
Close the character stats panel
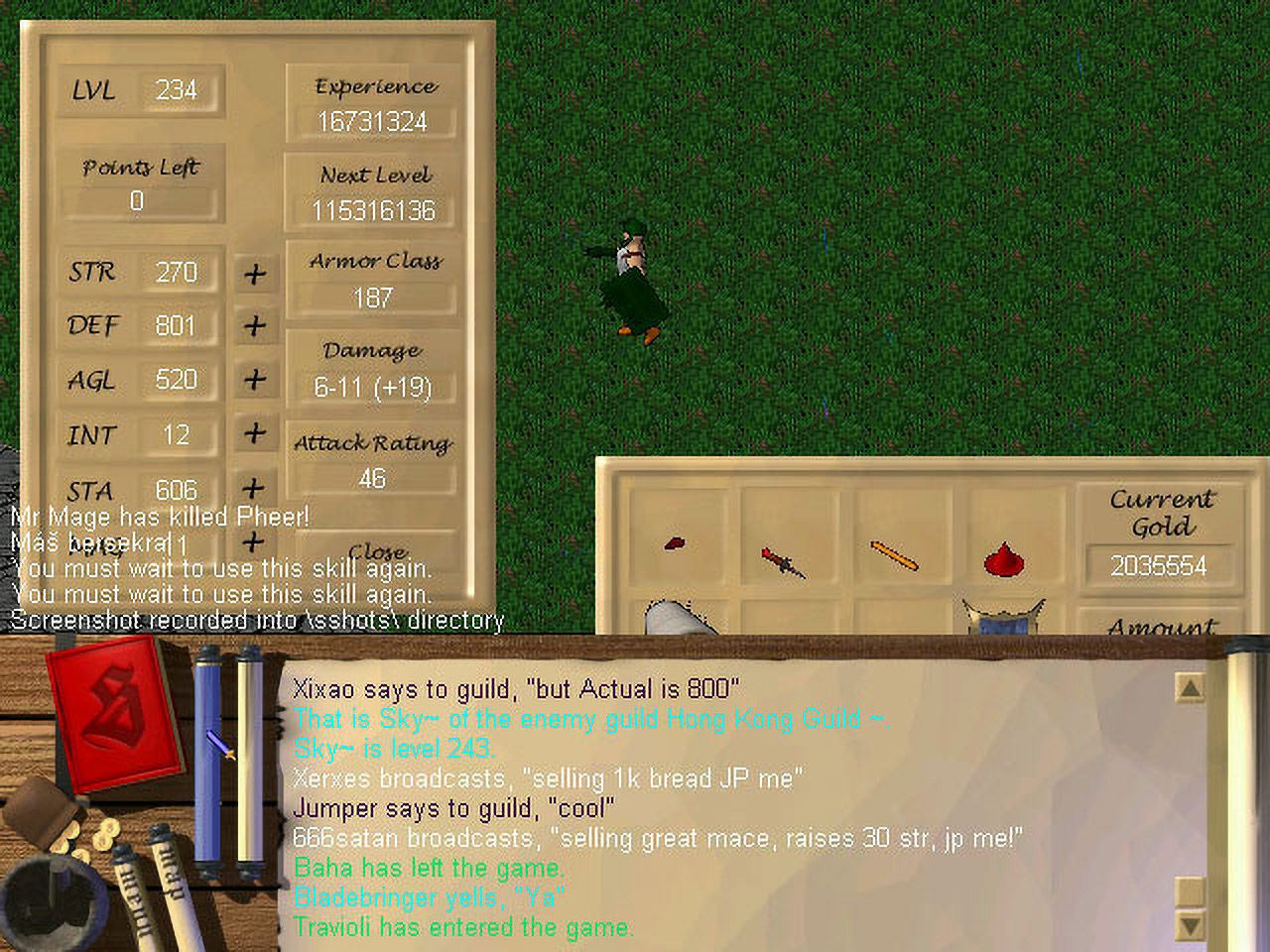click(378, 551)
